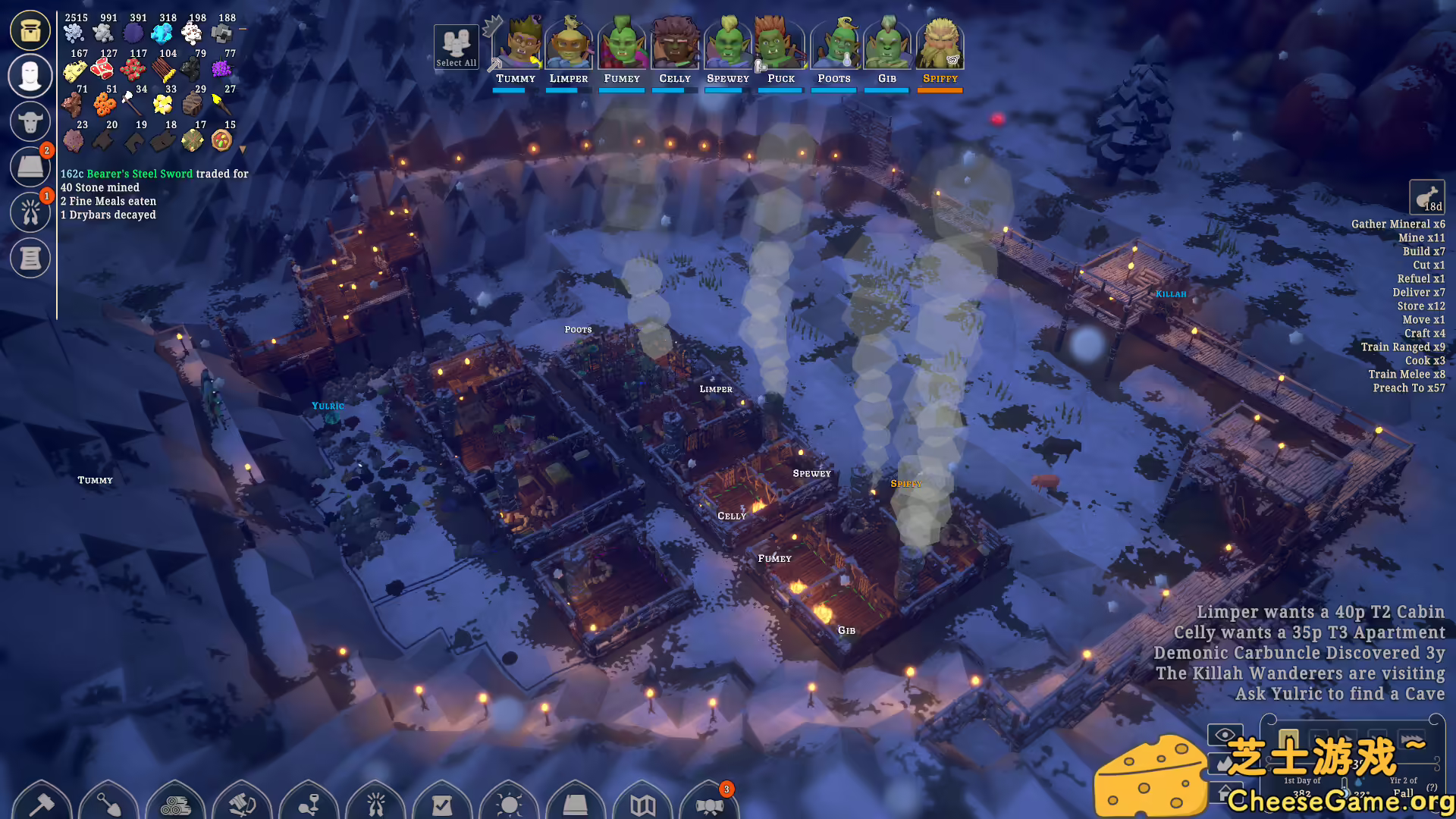Click the Select All goblins button
The height and width of the screenshot is (819, 1456).
tap(456, 47)
